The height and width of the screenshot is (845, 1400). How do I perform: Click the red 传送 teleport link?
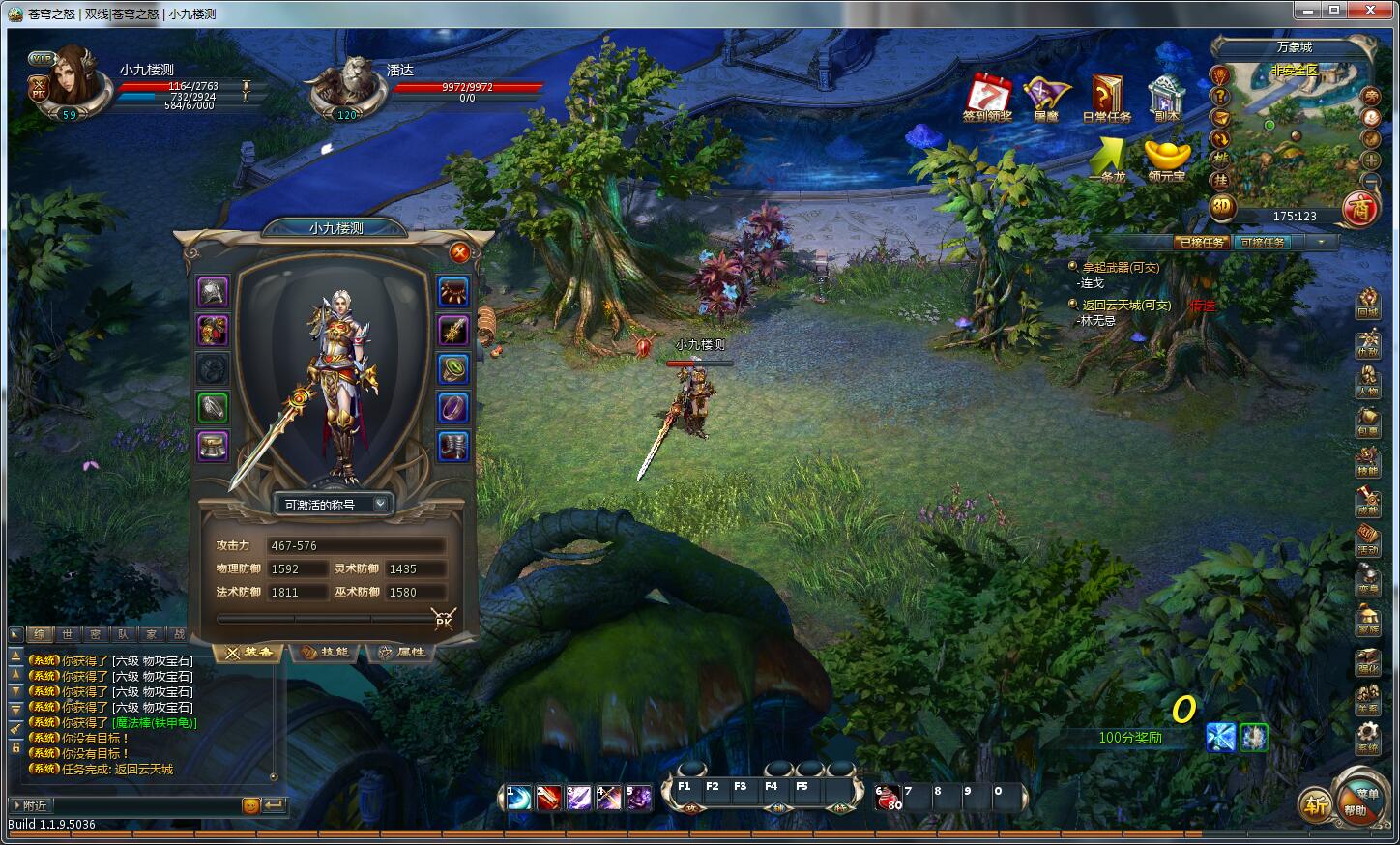point(1203,306)
